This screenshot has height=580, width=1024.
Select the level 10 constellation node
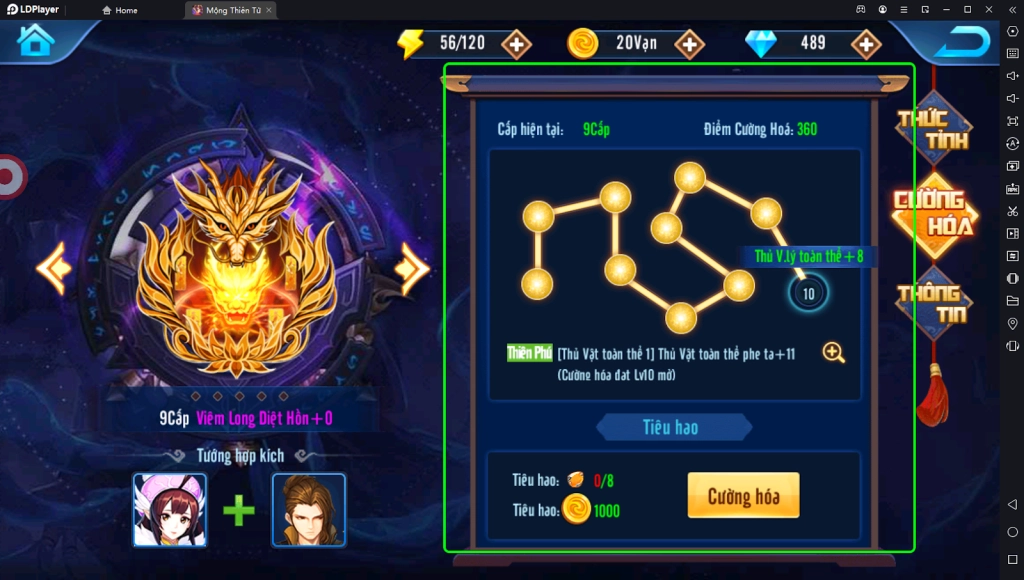tap(808, 294)
